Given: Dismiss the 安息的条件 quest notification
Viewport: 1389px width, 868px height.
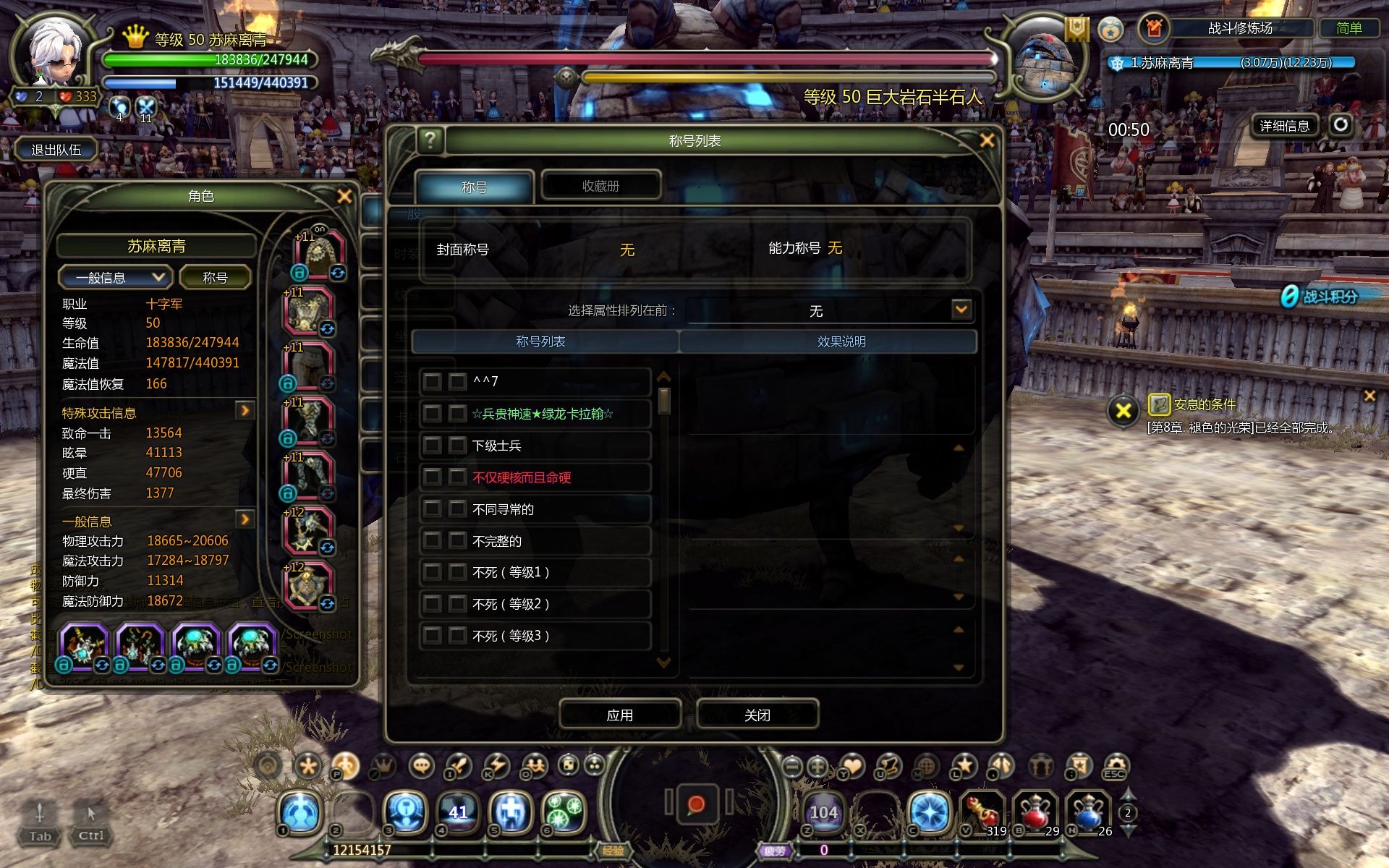Looking at the screenshot, I should (x=1369, y=396).
